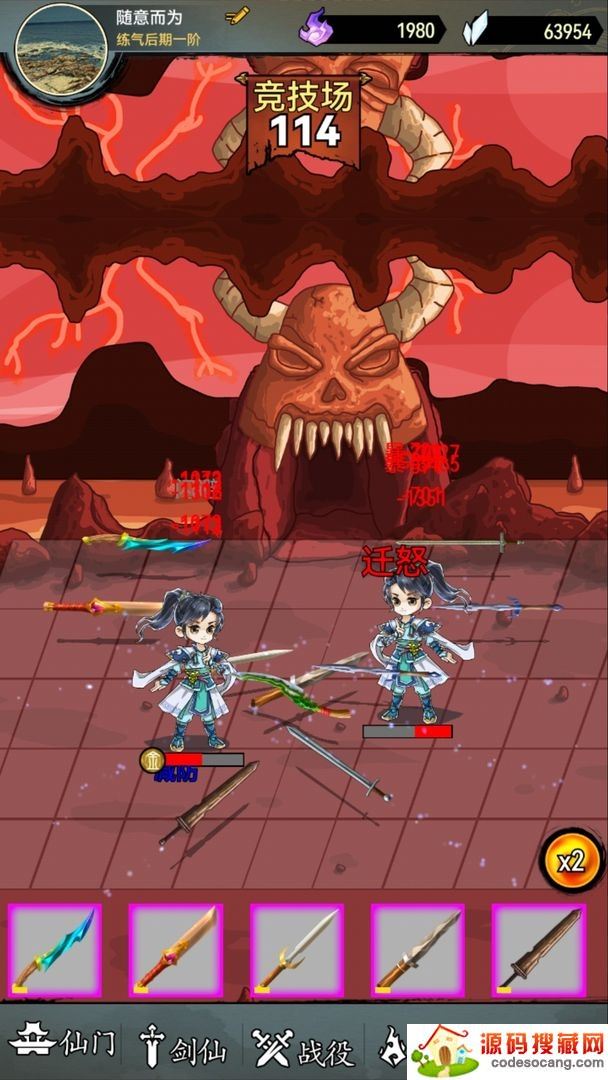Screen dimensions: 608x1080
Task: Tap the white crystal currency icon
Action: click(x=476, y=30)
